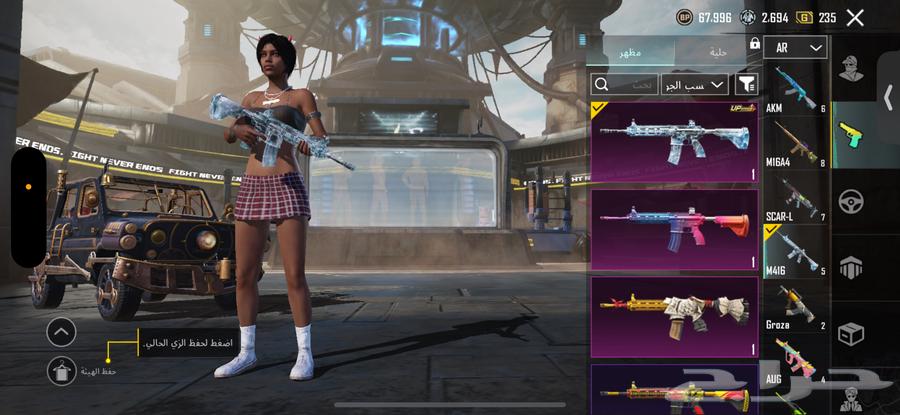Image resolution: width=900 pixels, height=415 pixels.
Task: Switch to the مظهر skins tab
Action: tap(630, 52)
